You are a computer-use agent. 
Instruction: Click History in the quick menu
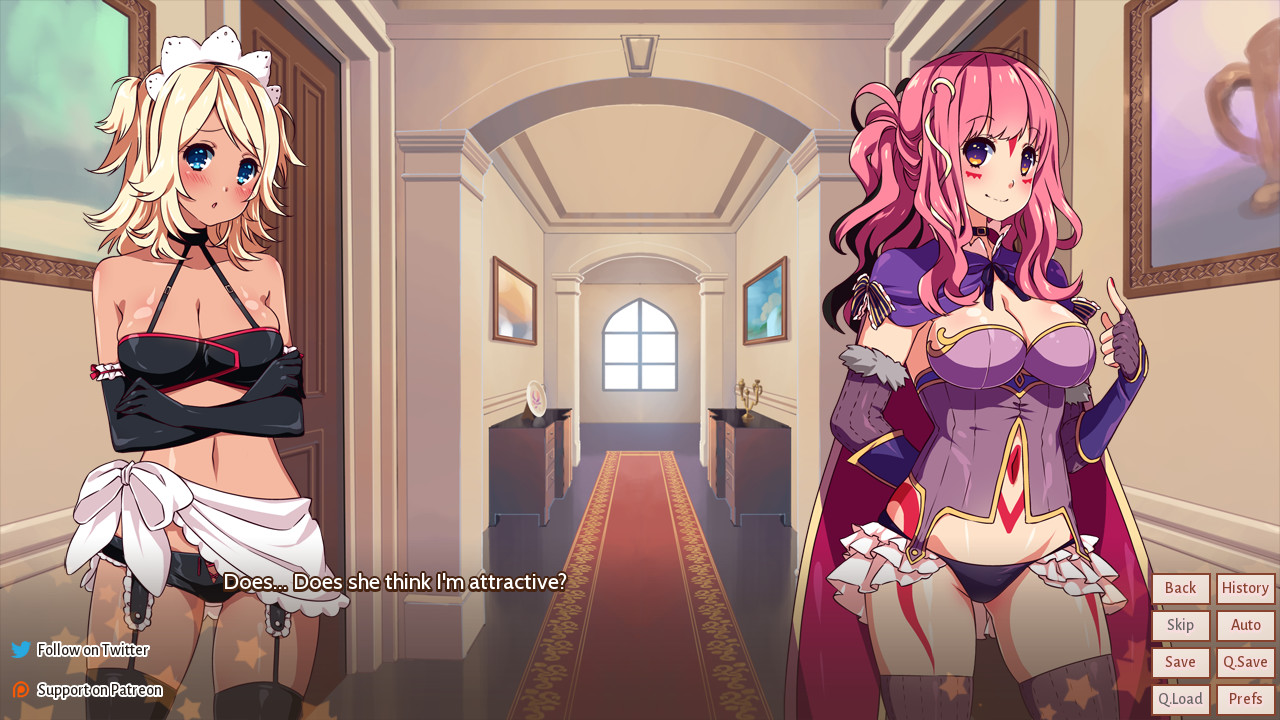point(1244,588)
